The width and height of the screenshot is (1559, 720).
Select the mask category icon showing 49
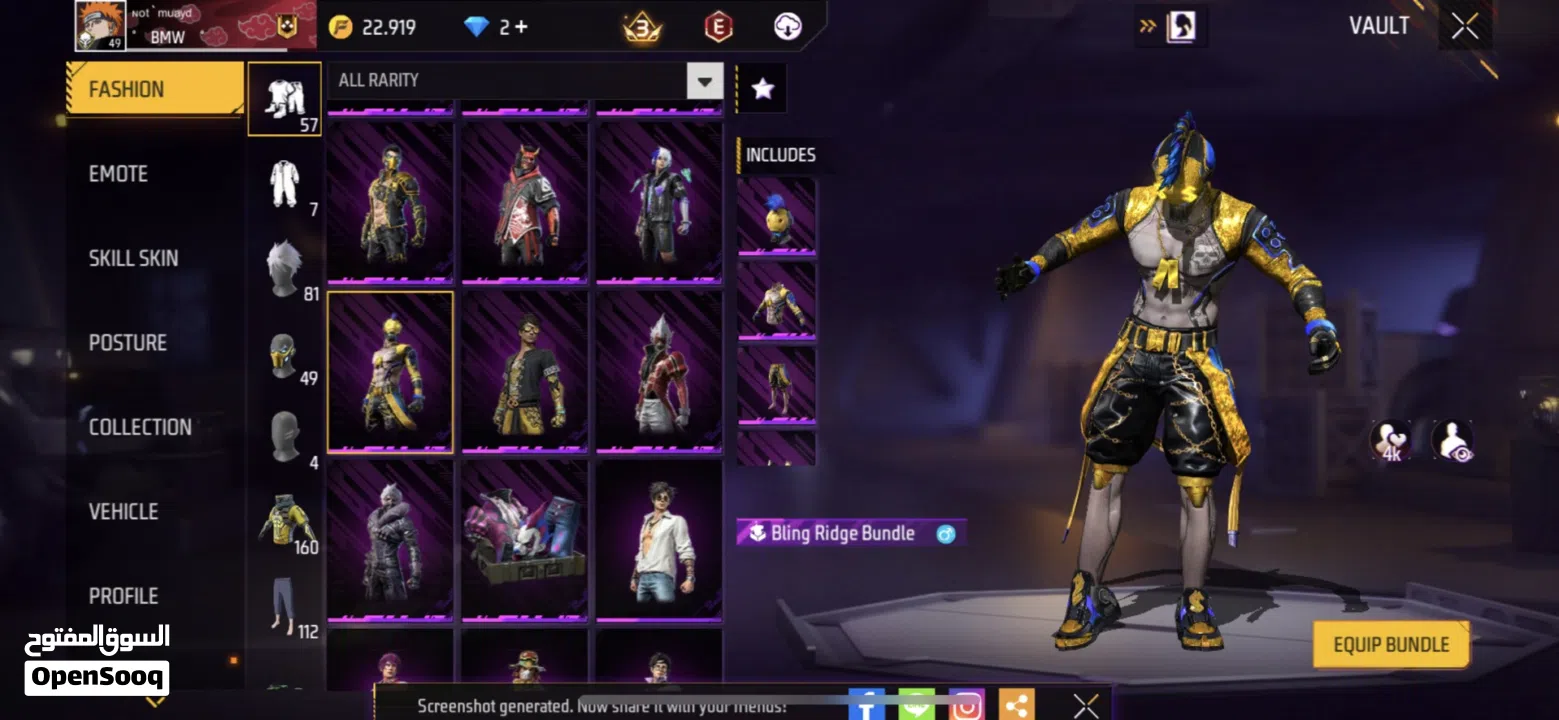point(284,352)
